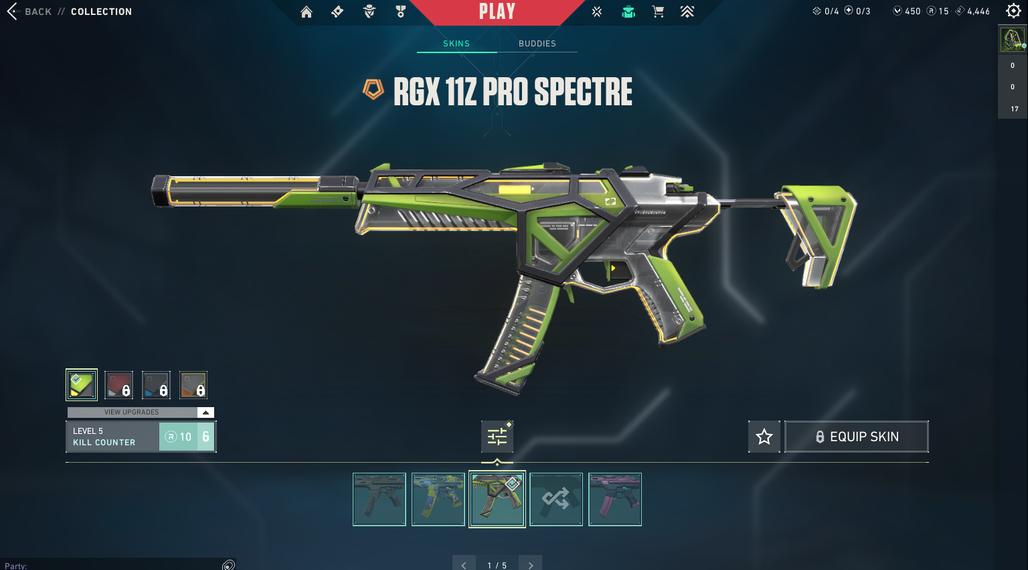Favorite this skin with the star
This screenshot has height=570, width=1028.
(764, 437)
